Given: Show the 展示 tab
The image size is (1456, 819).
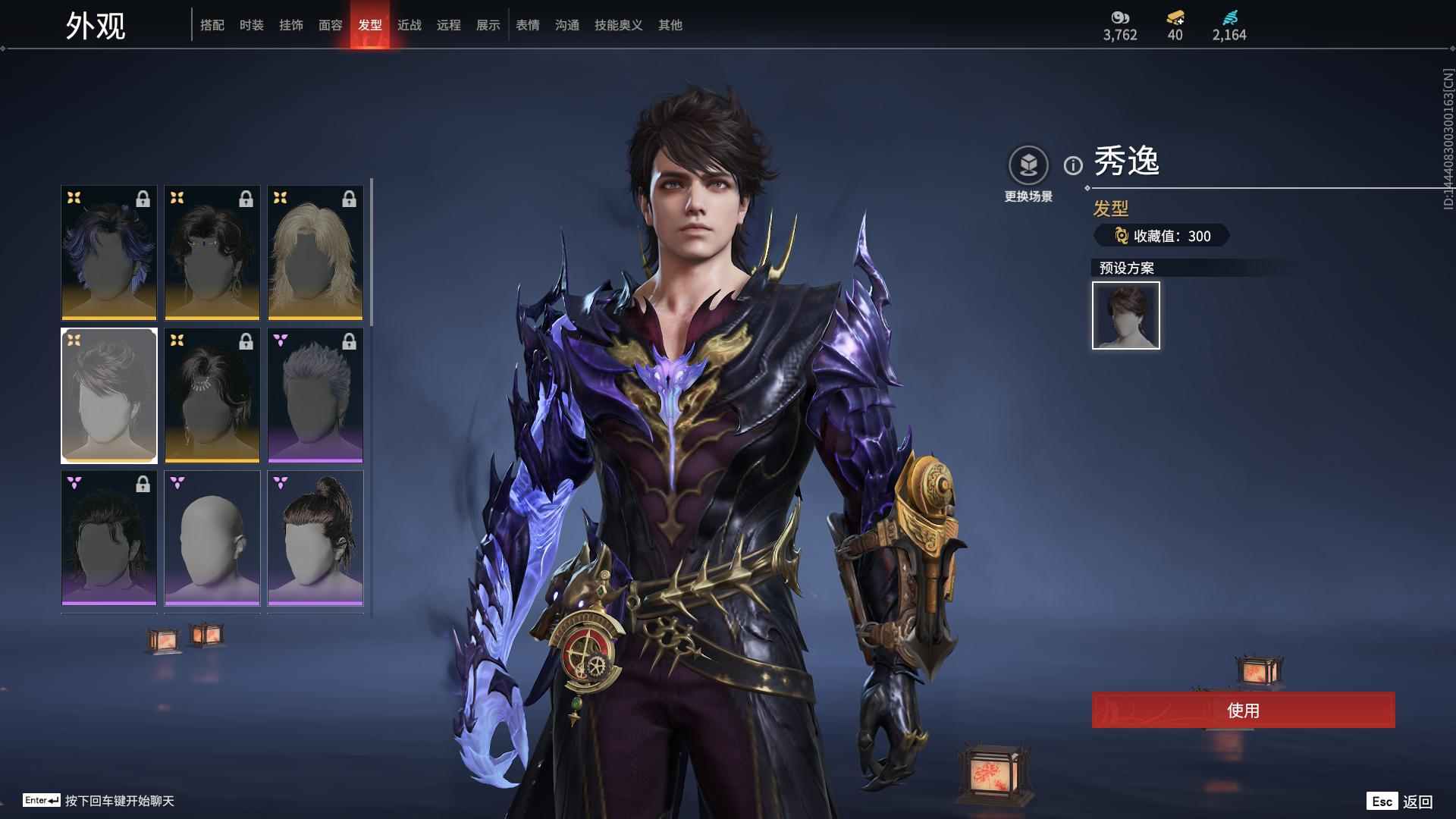Looking at the screenshot, I should (x=488, y=25).
